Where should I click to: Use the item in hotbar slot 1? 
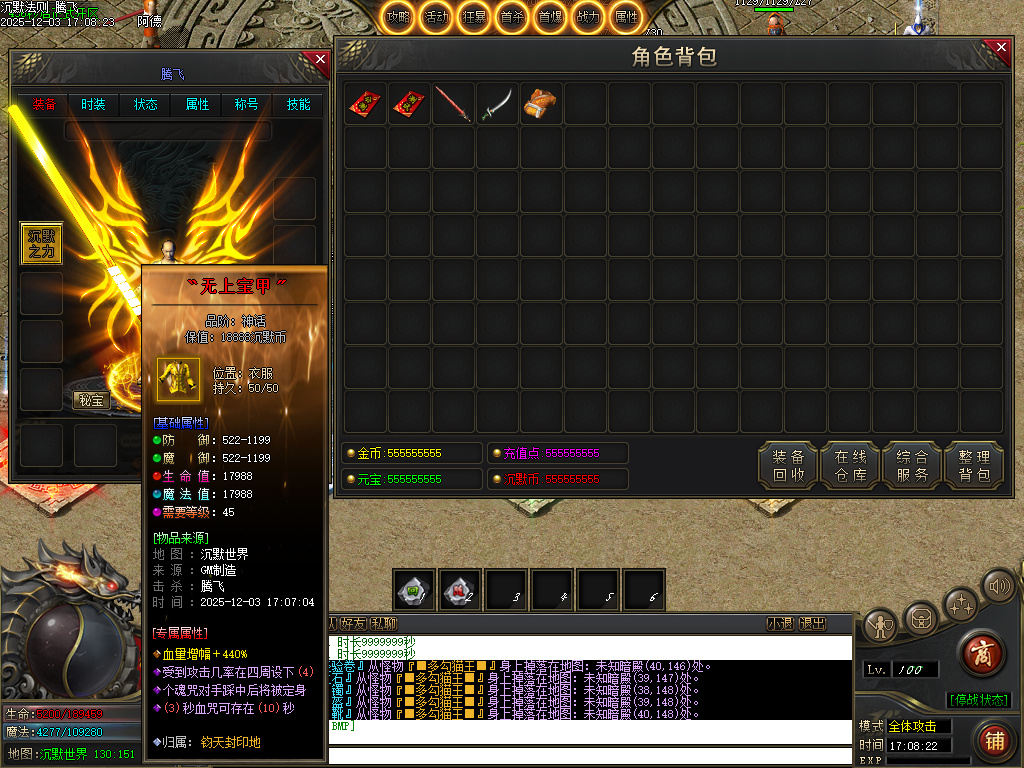413,590
